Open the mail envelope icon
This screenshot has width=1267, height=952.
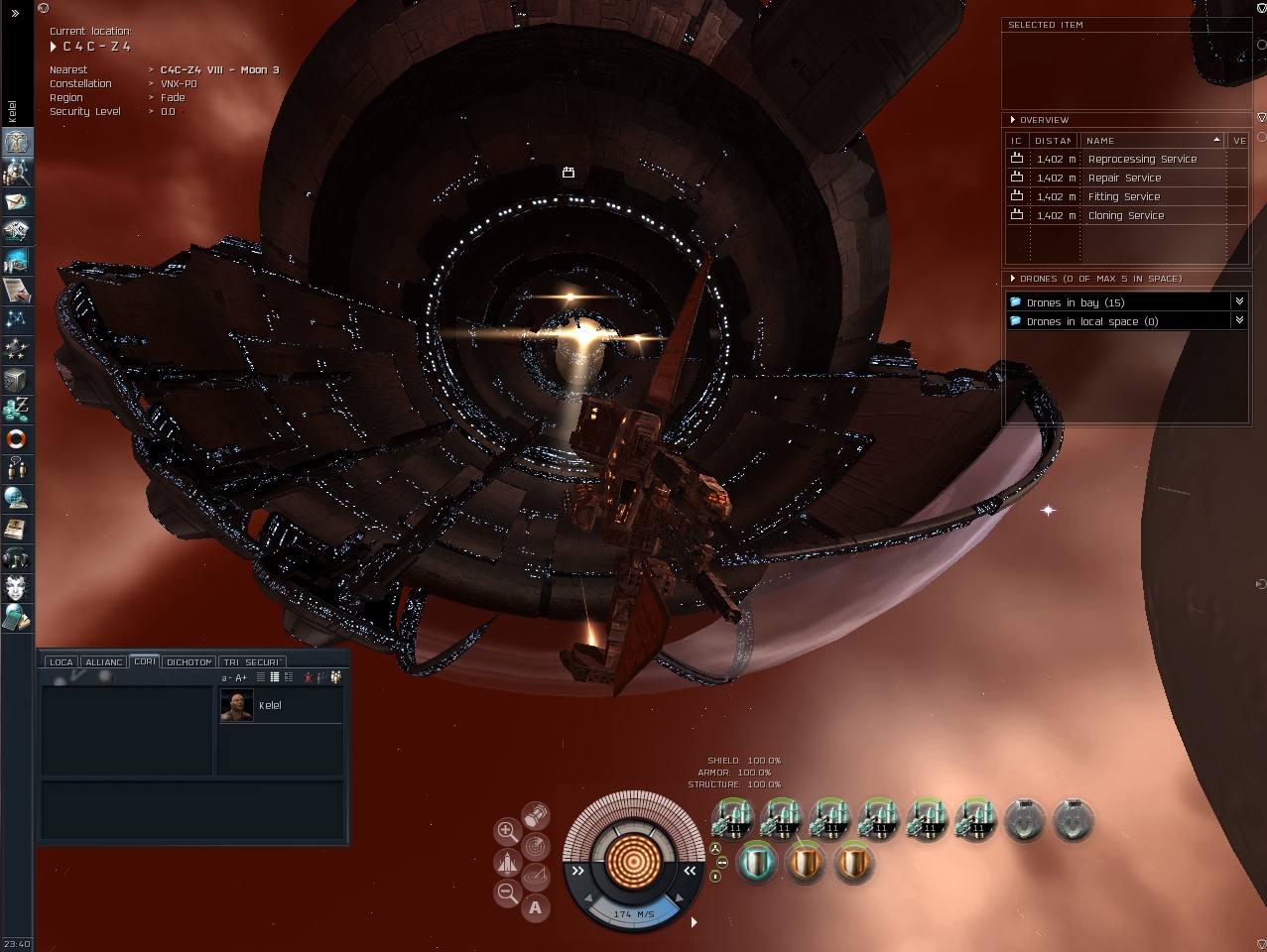point(17,201)
